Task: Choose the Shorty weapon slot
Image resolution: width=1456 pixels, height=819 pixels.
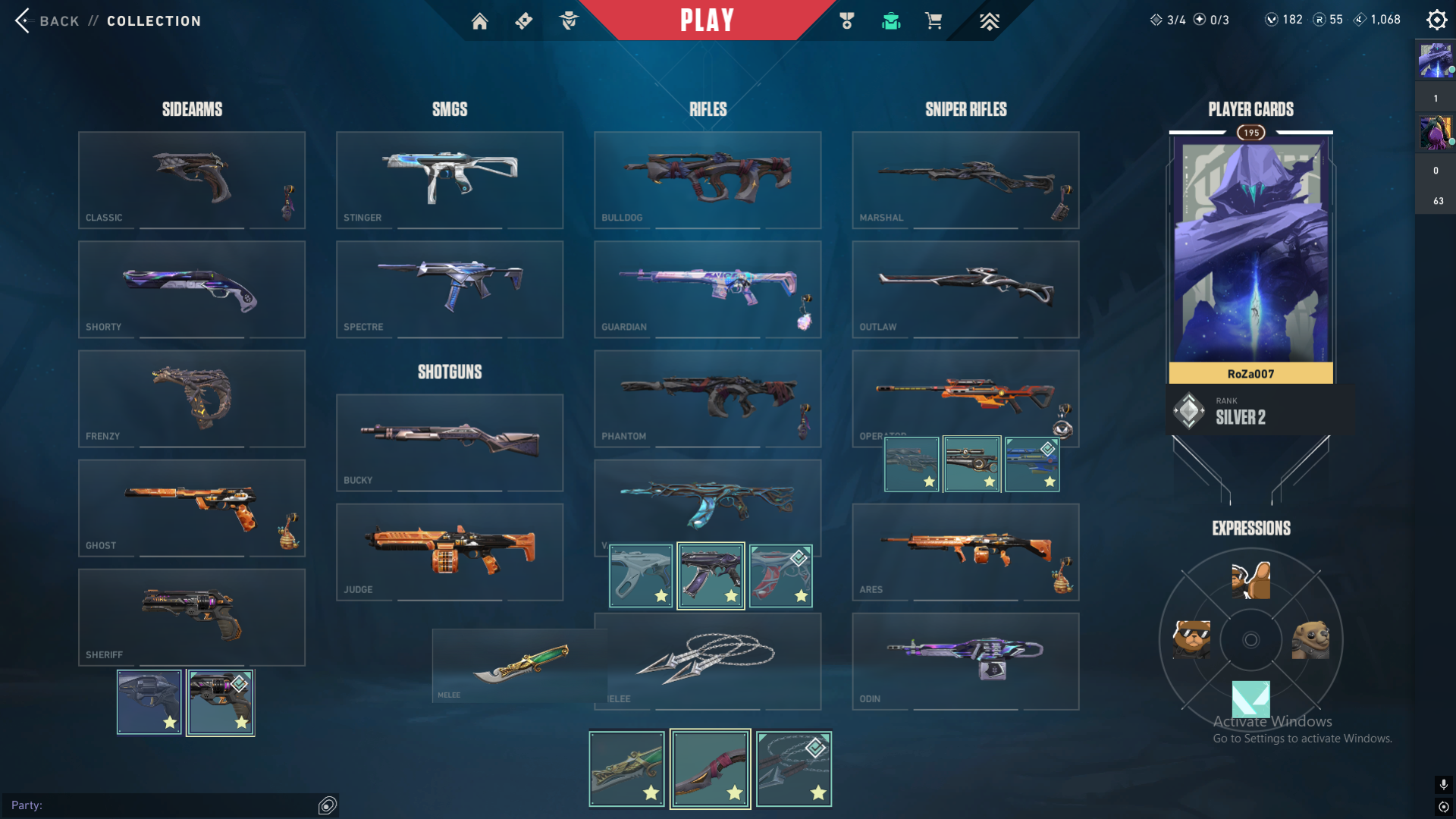Action: (x=191, y=289)
